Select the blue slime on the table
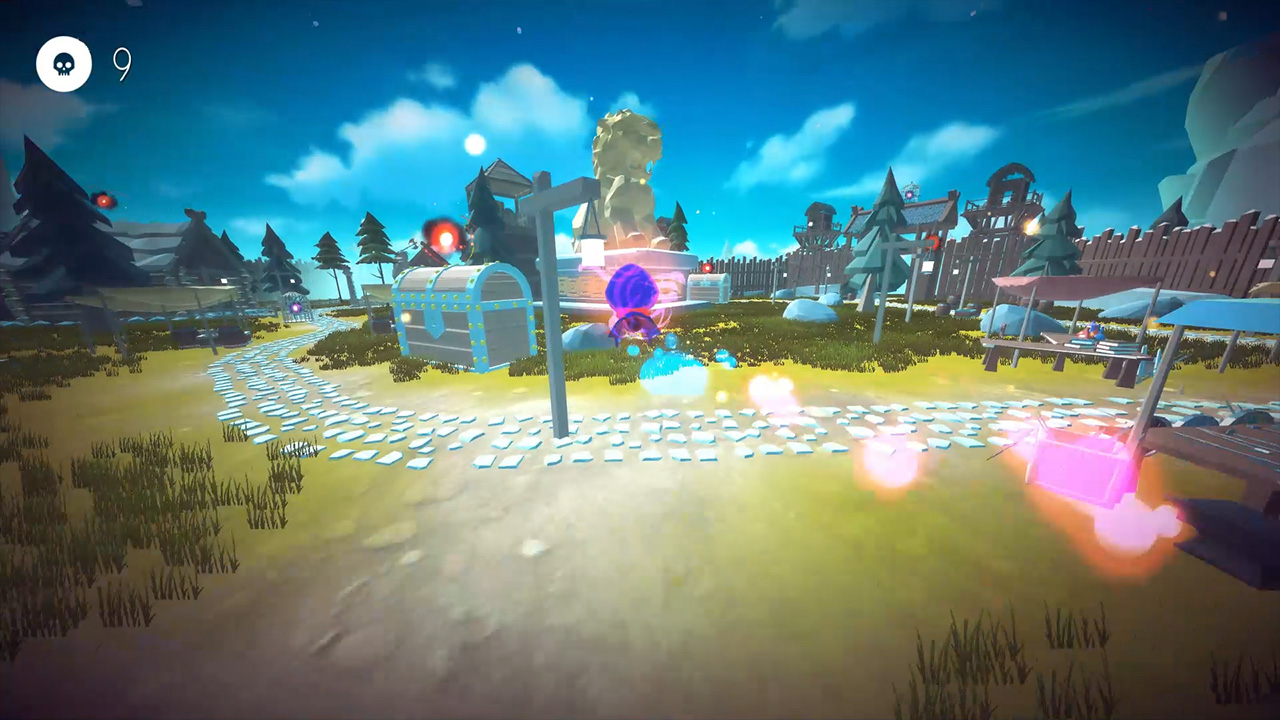The width and height of the screenshot is (1280, 720). [1096, 332]
